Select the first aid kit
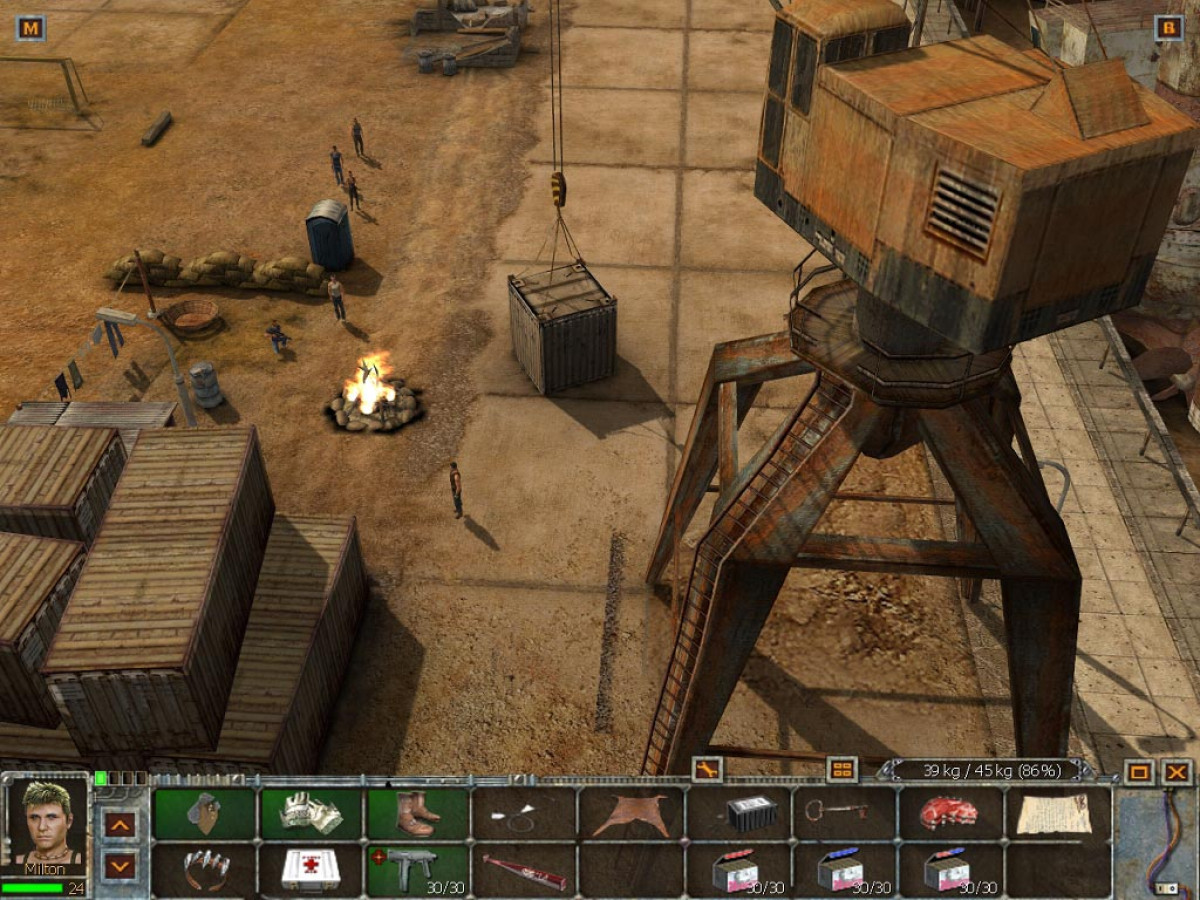The width and height of the screenshot is (1200, 900). tap(310, 869)
